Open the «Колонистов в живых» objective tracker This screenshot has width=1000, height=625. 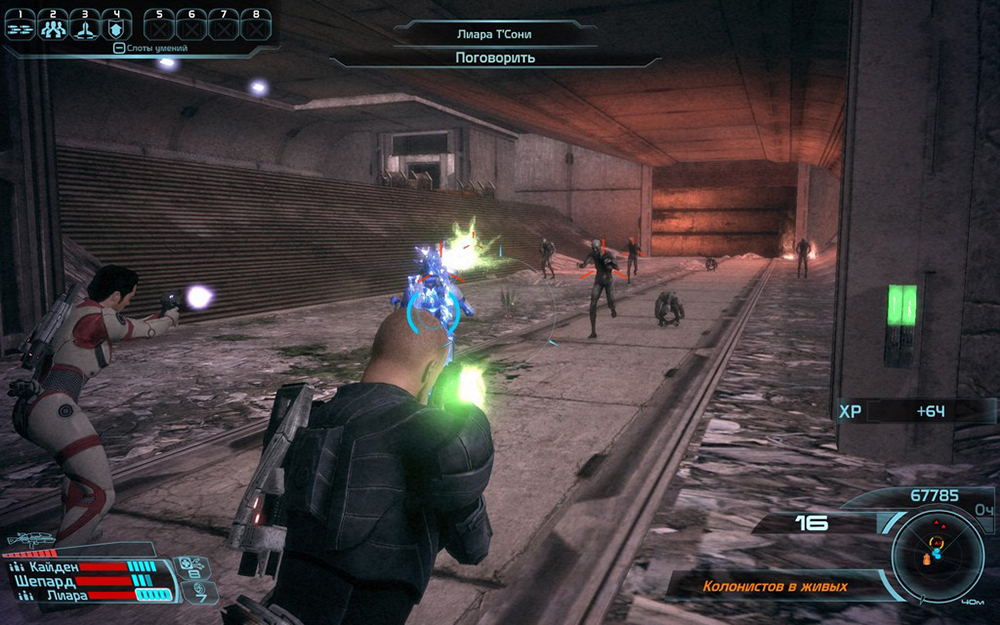point(775,587)
